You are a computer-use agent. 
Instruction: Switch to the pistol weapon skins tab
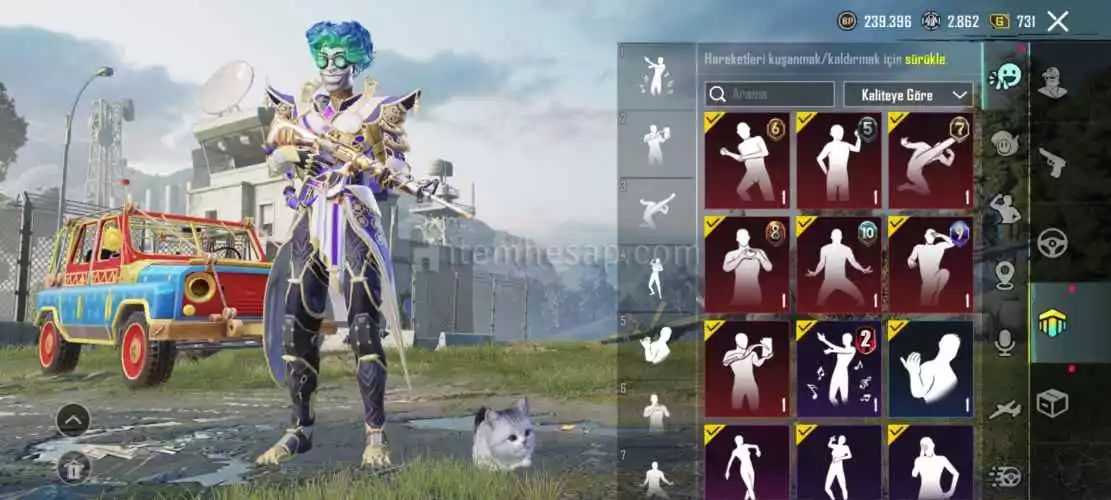click(x=1052, y=162)
